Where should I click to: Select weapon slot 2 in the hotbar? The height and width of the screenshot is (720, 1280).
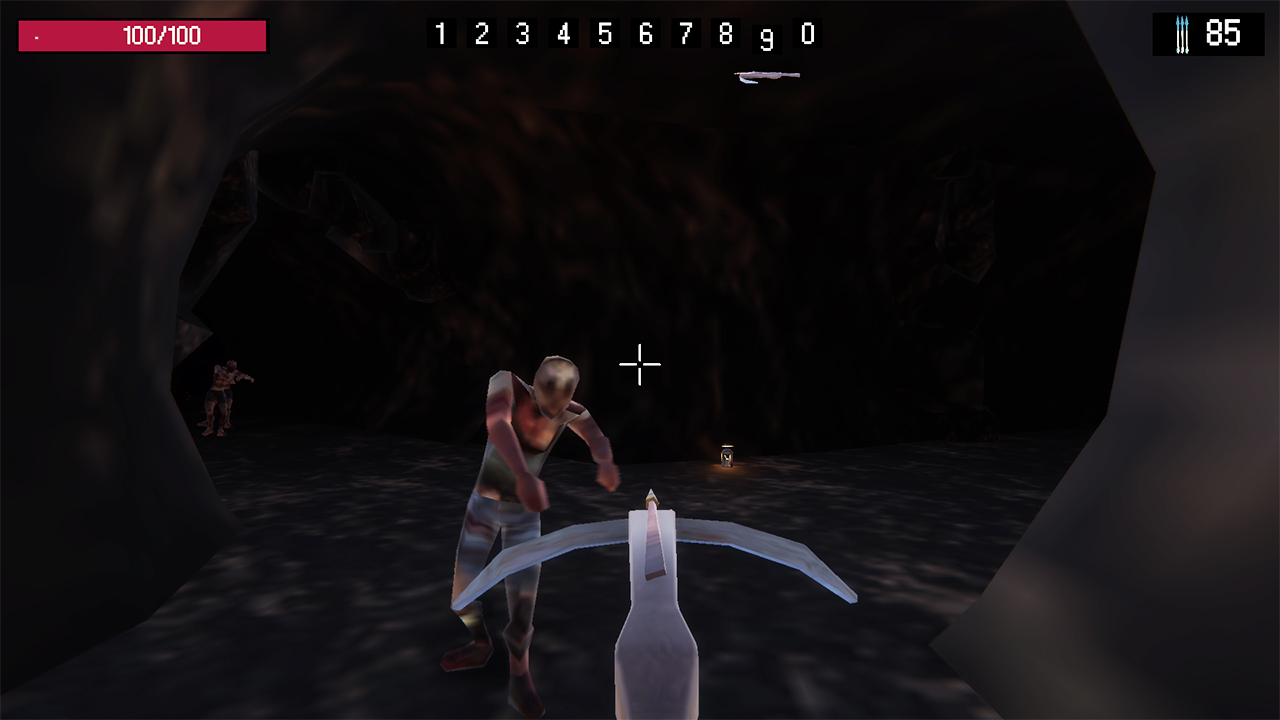pyautogui.click(x=481, y=33)
